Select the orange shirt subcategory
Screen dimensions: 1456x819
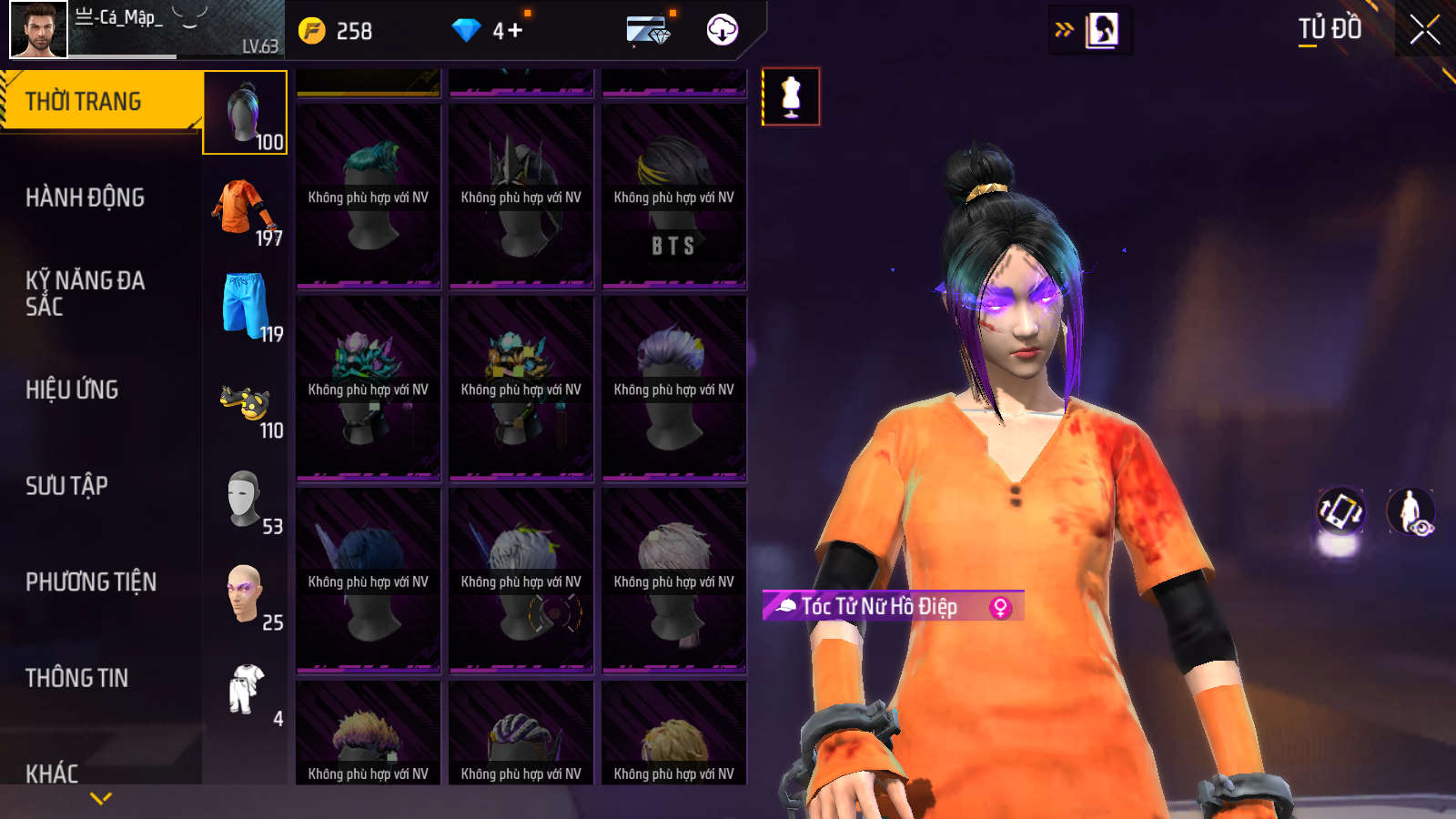pyautogui.click(x=245, y=209)
